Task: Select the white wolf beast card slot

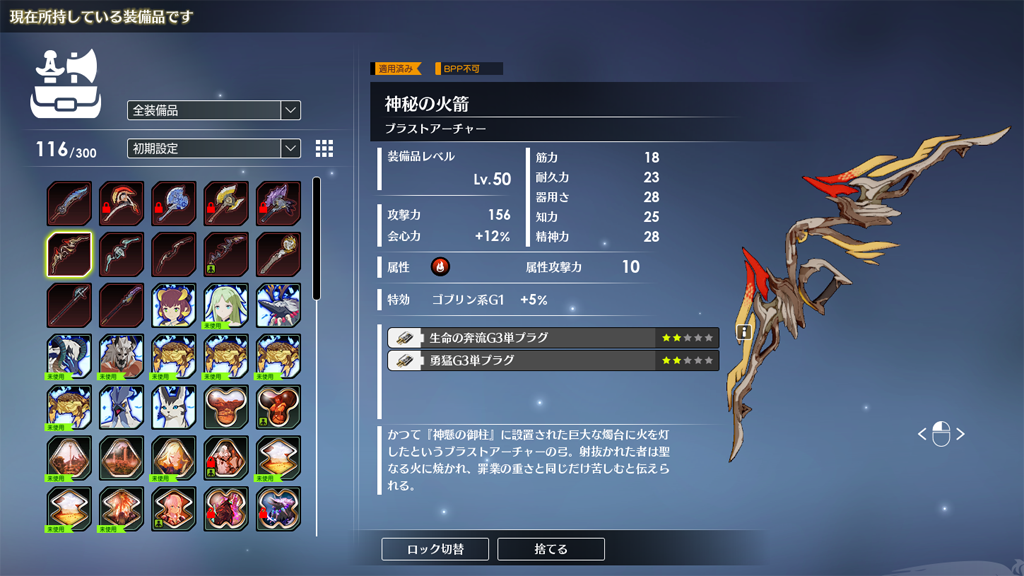Action: 121,357
